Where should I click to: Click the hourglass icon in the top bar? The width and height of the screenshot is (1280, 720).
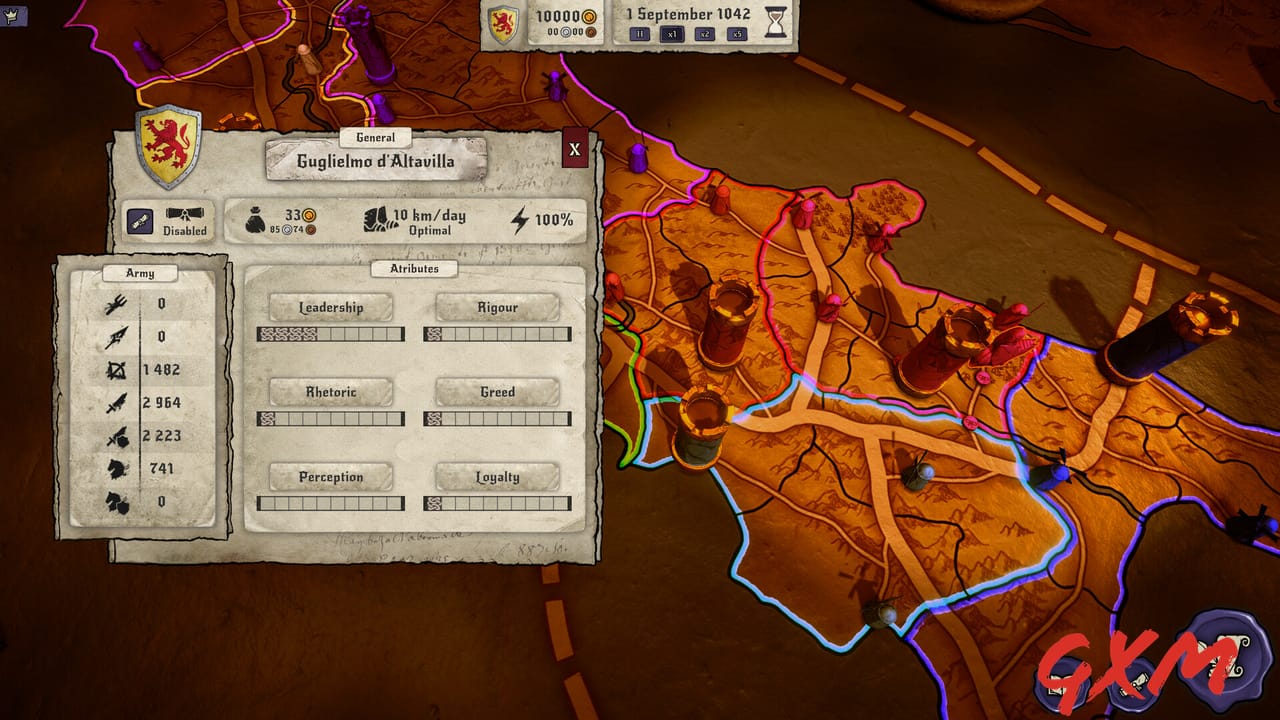click(x=778, y=20)
